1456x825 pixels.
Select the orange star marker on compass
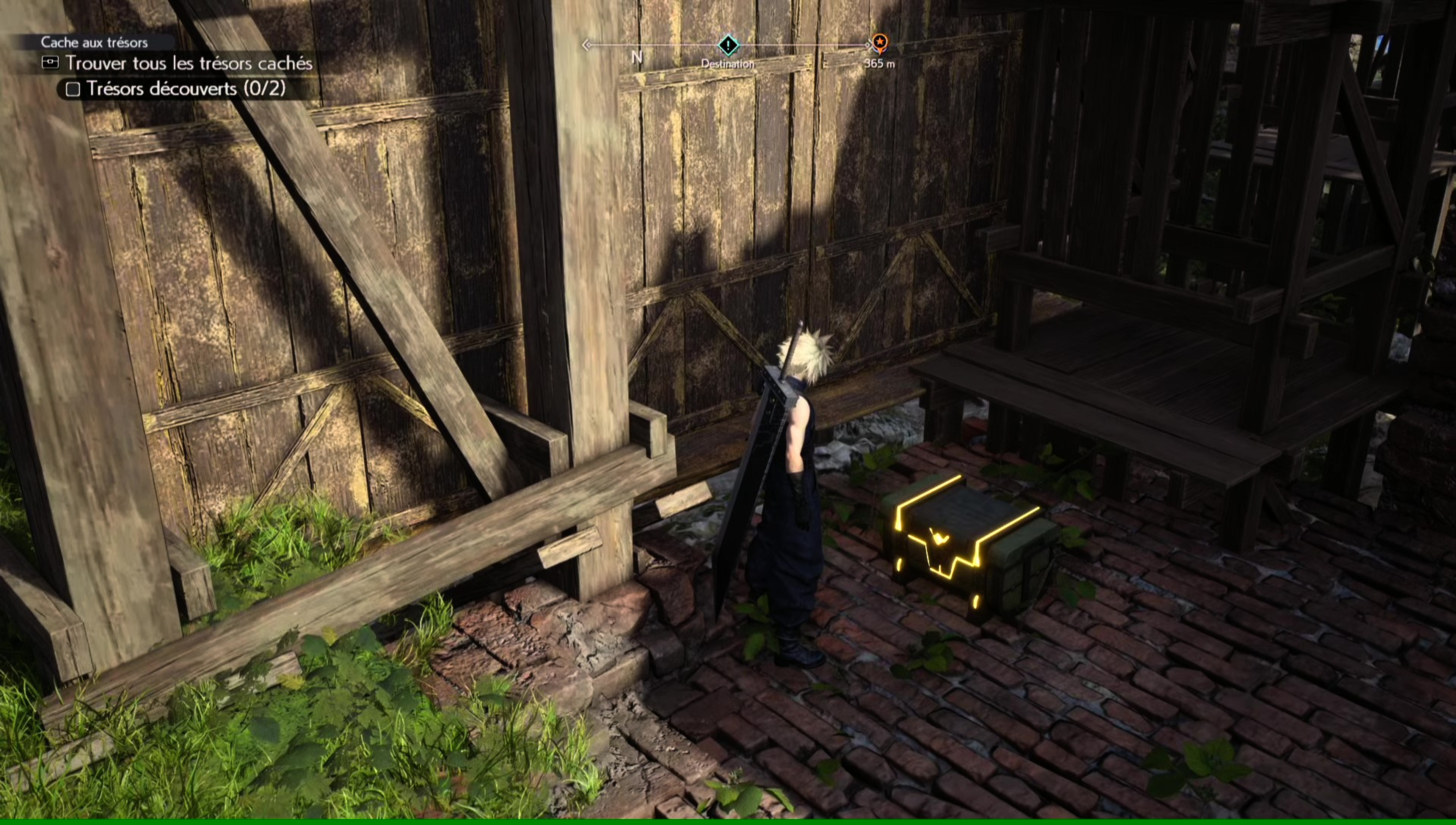(x=879, y=42)
